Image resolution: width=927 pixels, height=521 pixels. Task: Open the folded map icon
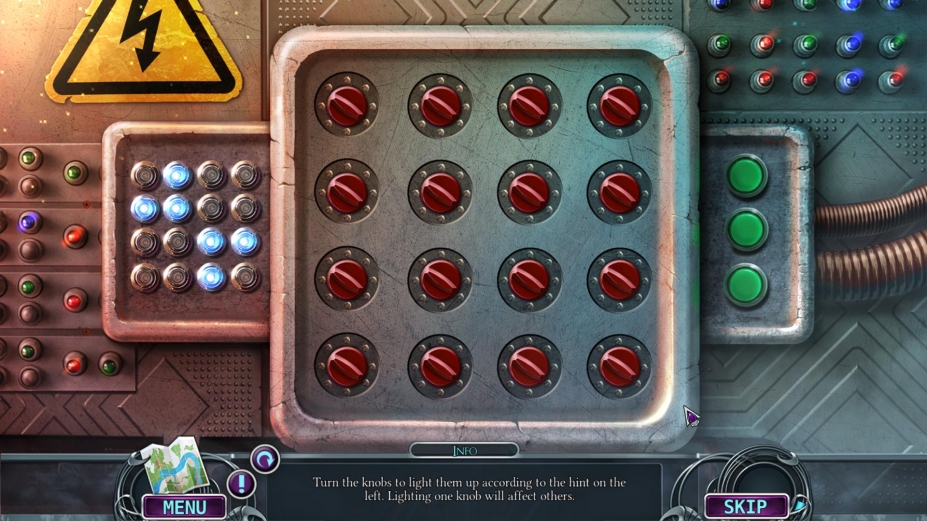pos(171,465)
